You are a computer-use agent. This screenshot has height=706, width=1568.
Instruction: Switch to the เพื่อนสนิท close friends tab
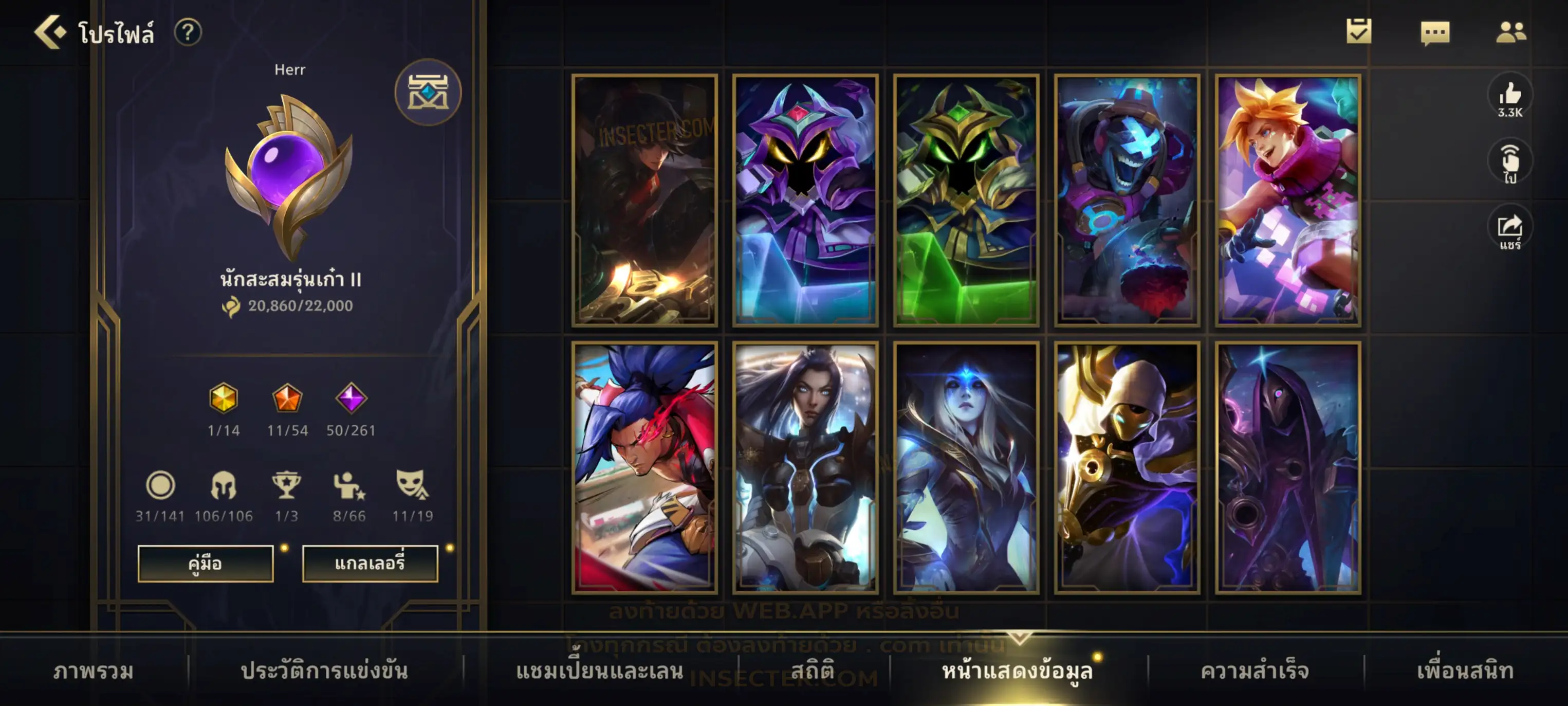(1465, 671)
